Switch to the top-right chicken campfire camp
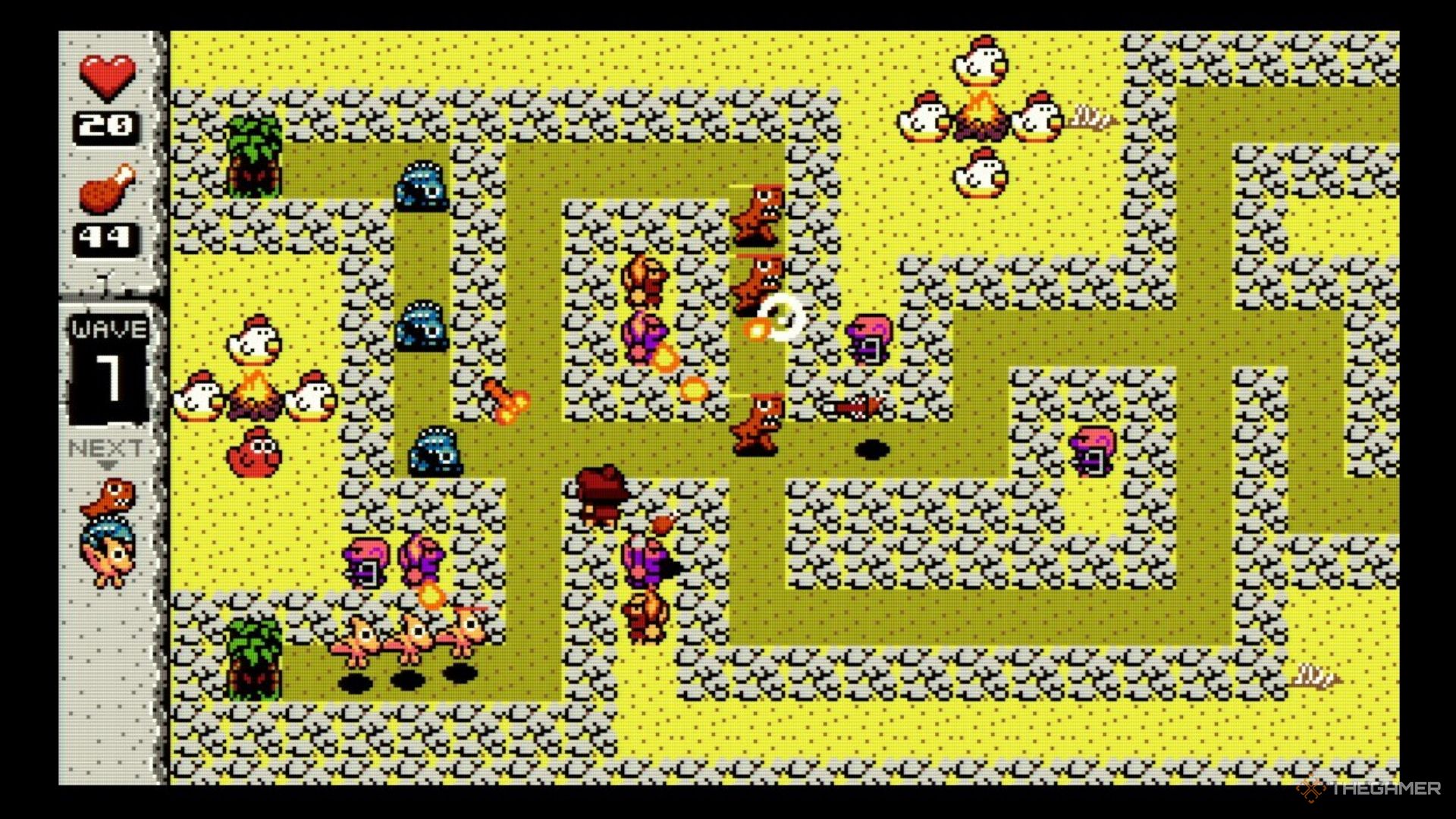1456x819 pixels. 981,114
